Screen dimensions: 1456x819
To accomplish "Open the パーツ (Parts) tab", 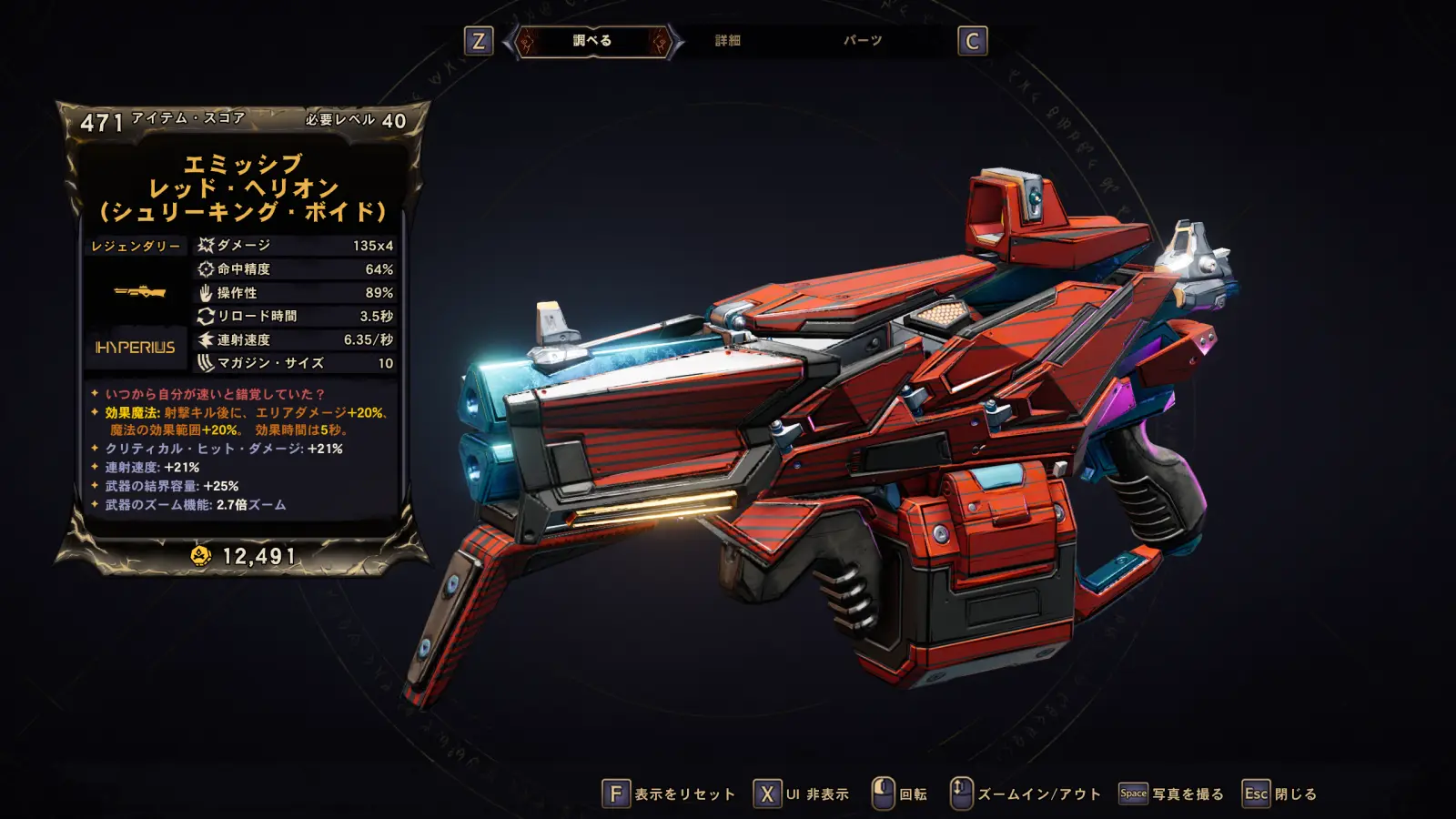I will point(862,41).
